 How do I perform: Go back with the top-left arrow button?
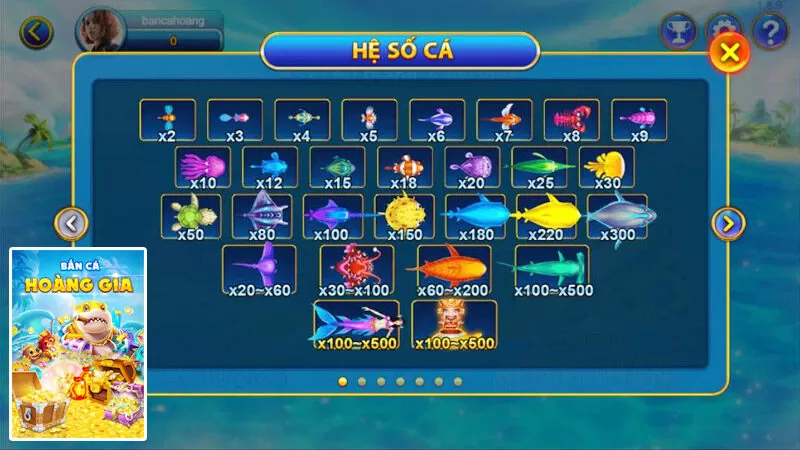[36, 32]
